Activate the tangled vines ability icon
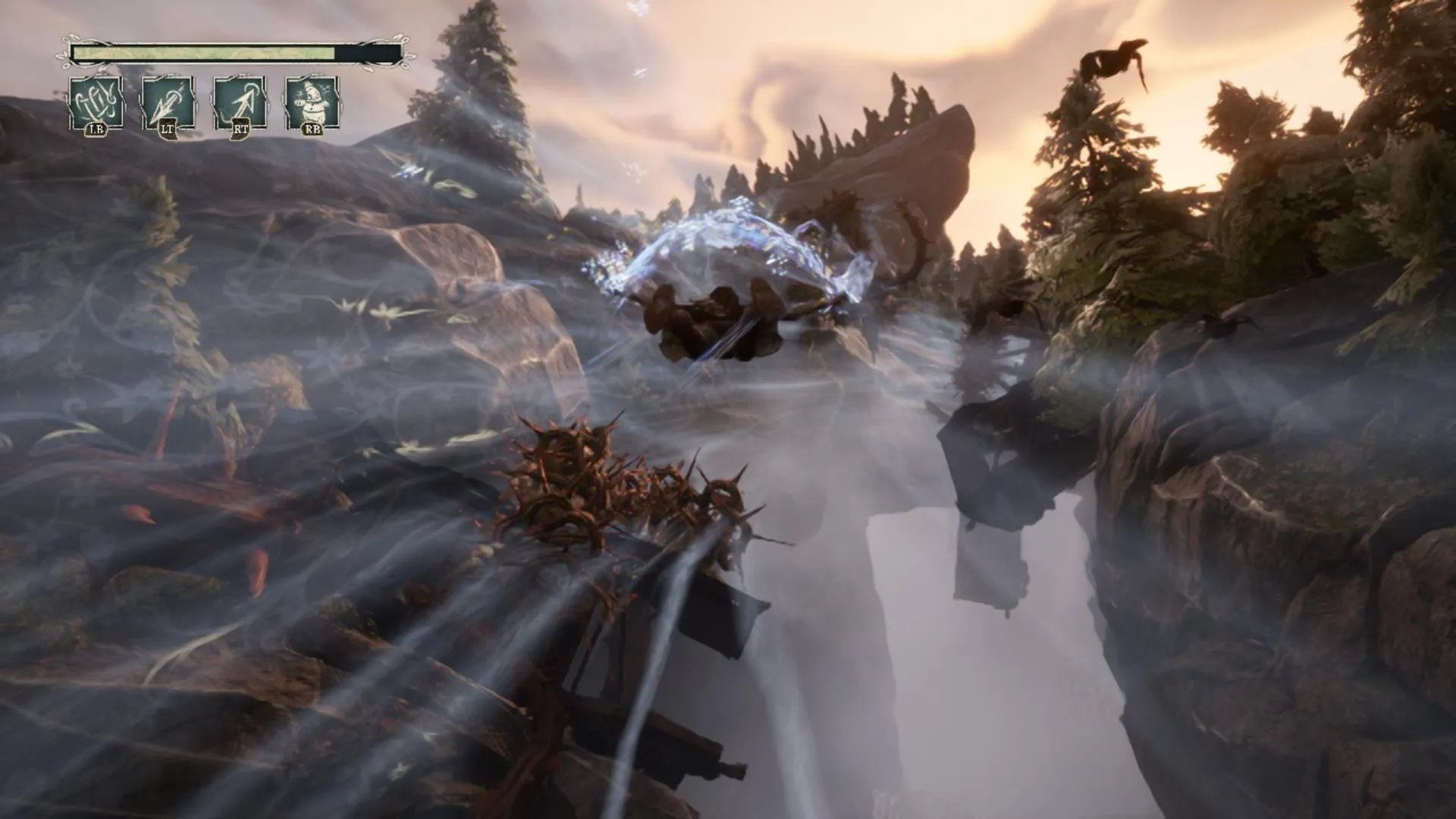Screen dimensions: 1456x819 (96, 102)
